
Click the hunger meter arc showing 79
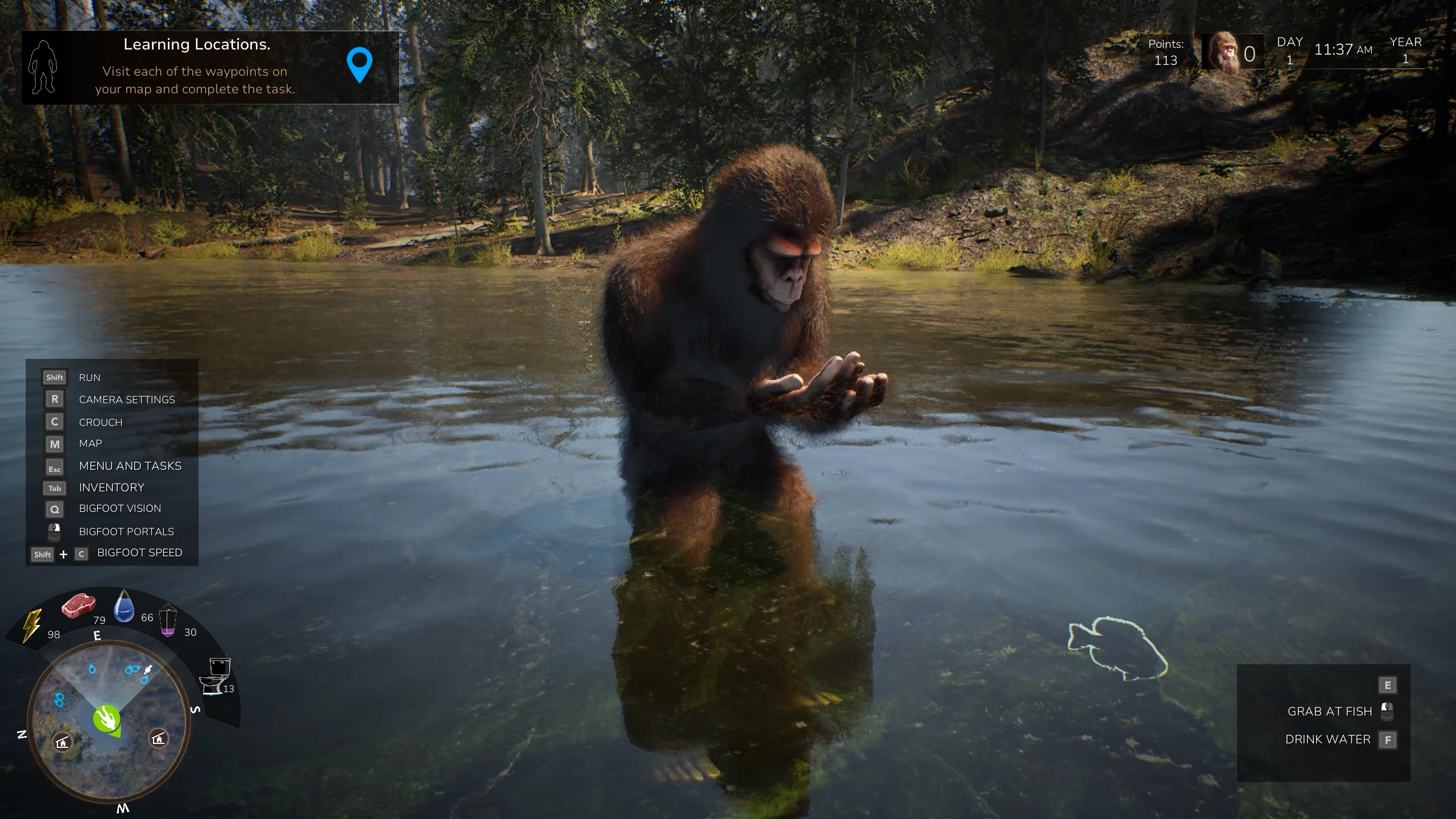coord(100,620)
